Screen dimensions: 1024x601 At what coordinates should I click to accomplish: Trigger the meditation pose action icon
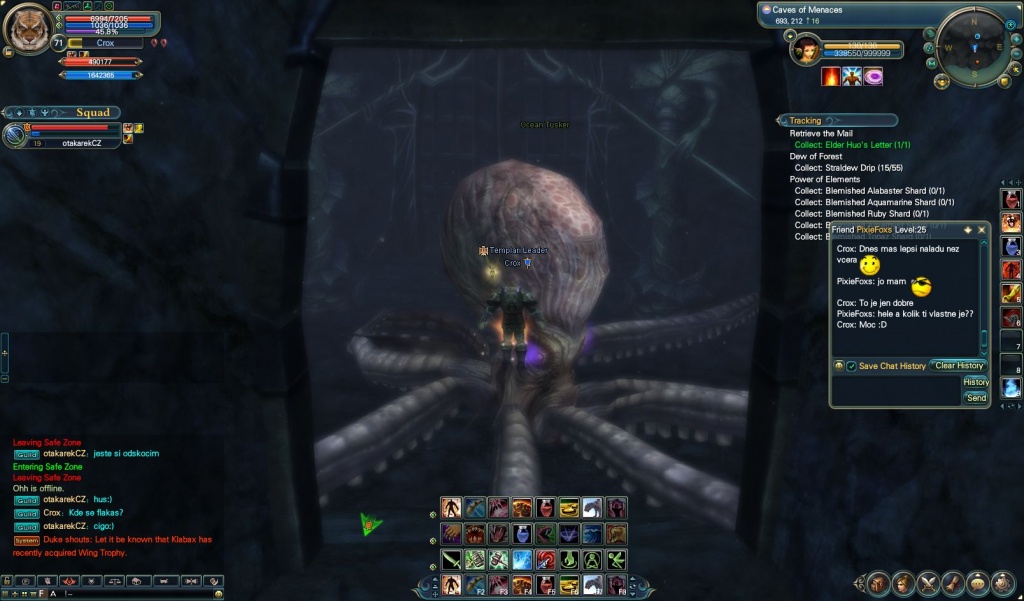coord(594,560)
